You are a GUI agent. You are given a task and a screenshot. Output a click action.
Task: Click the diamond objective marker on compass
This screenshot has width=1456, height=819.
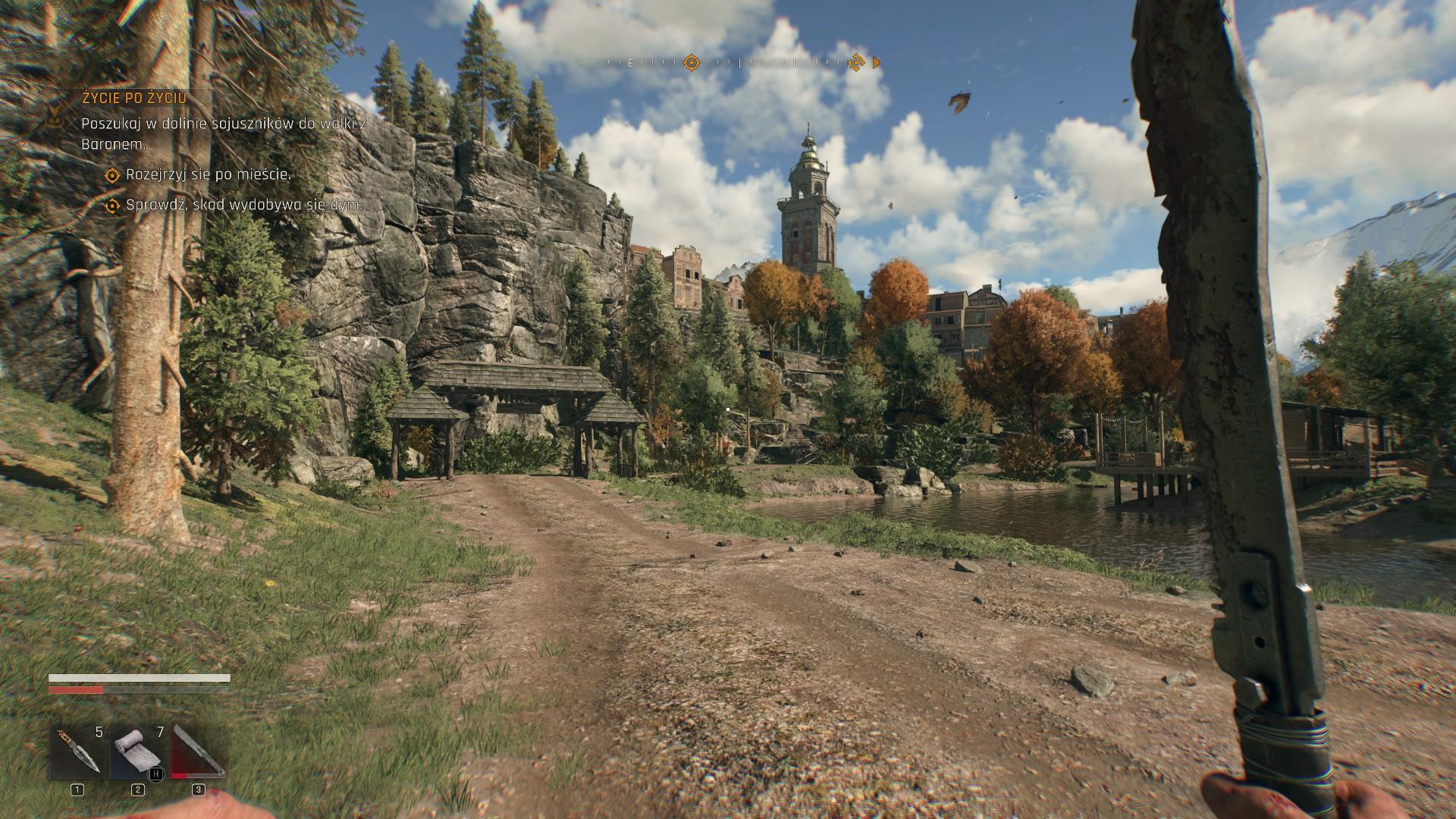pos(691,63)
